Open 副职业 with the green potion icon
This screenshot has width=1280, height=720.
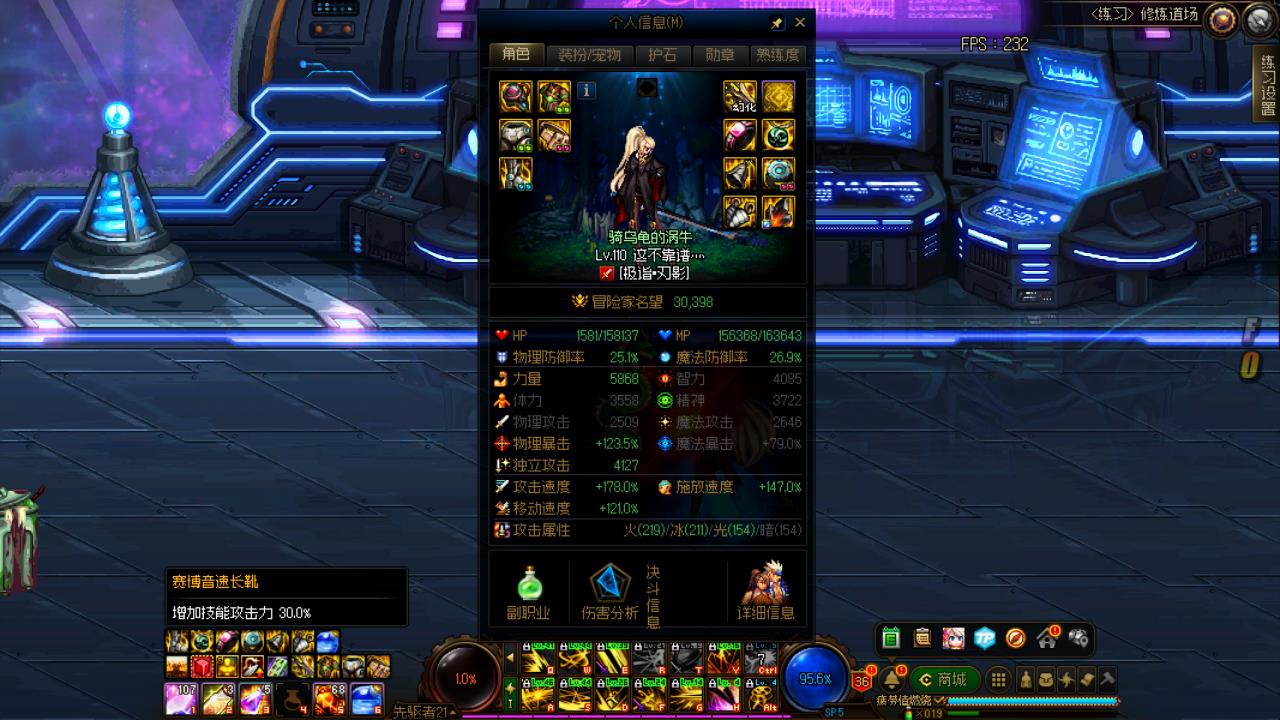(x=529, y=592)
